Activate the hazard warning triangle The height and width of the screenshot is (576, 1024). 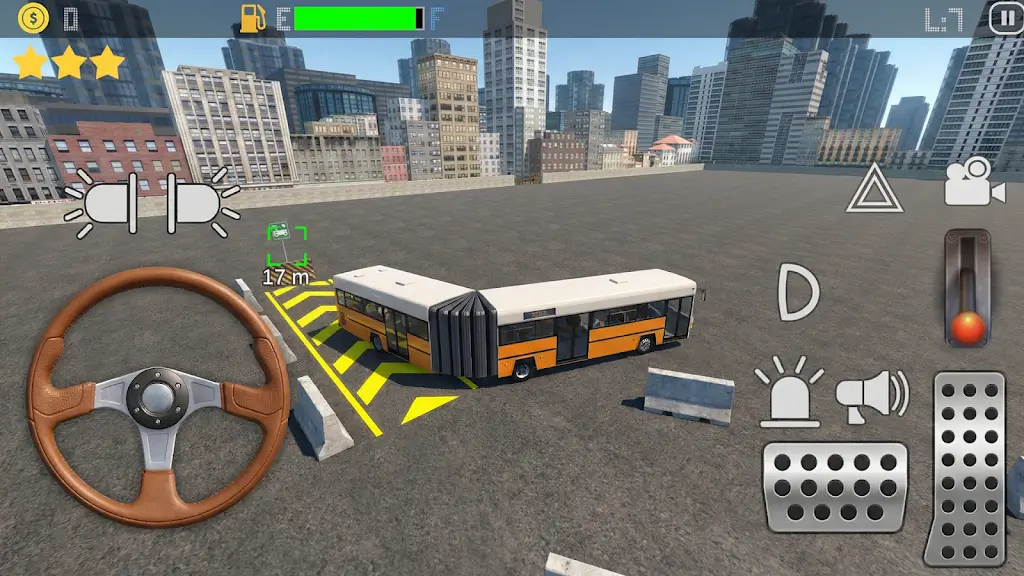(874, 190)
